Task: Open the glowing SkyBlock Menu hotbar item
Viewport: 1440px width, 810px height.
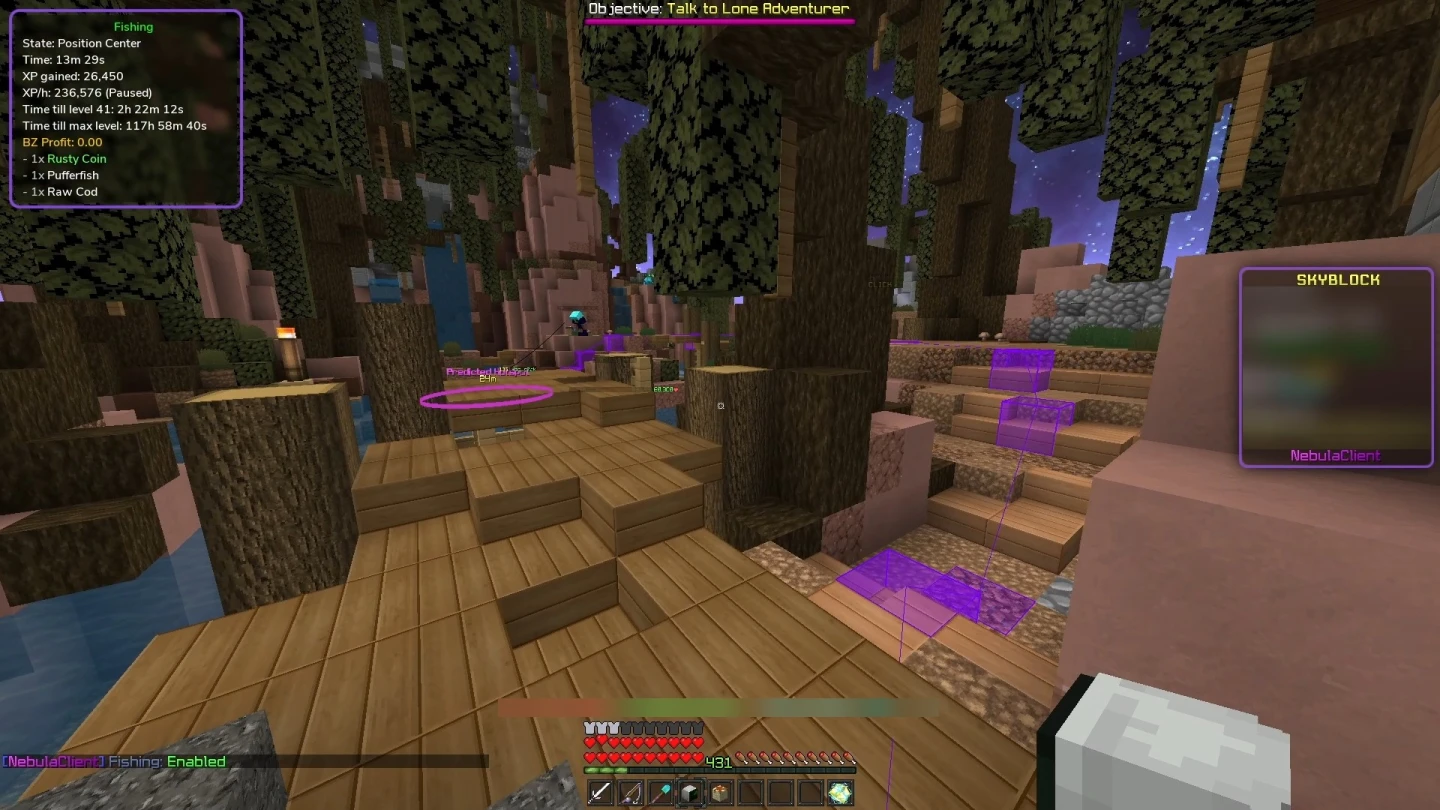Action: pyautogui.click(x=840, y=793)
